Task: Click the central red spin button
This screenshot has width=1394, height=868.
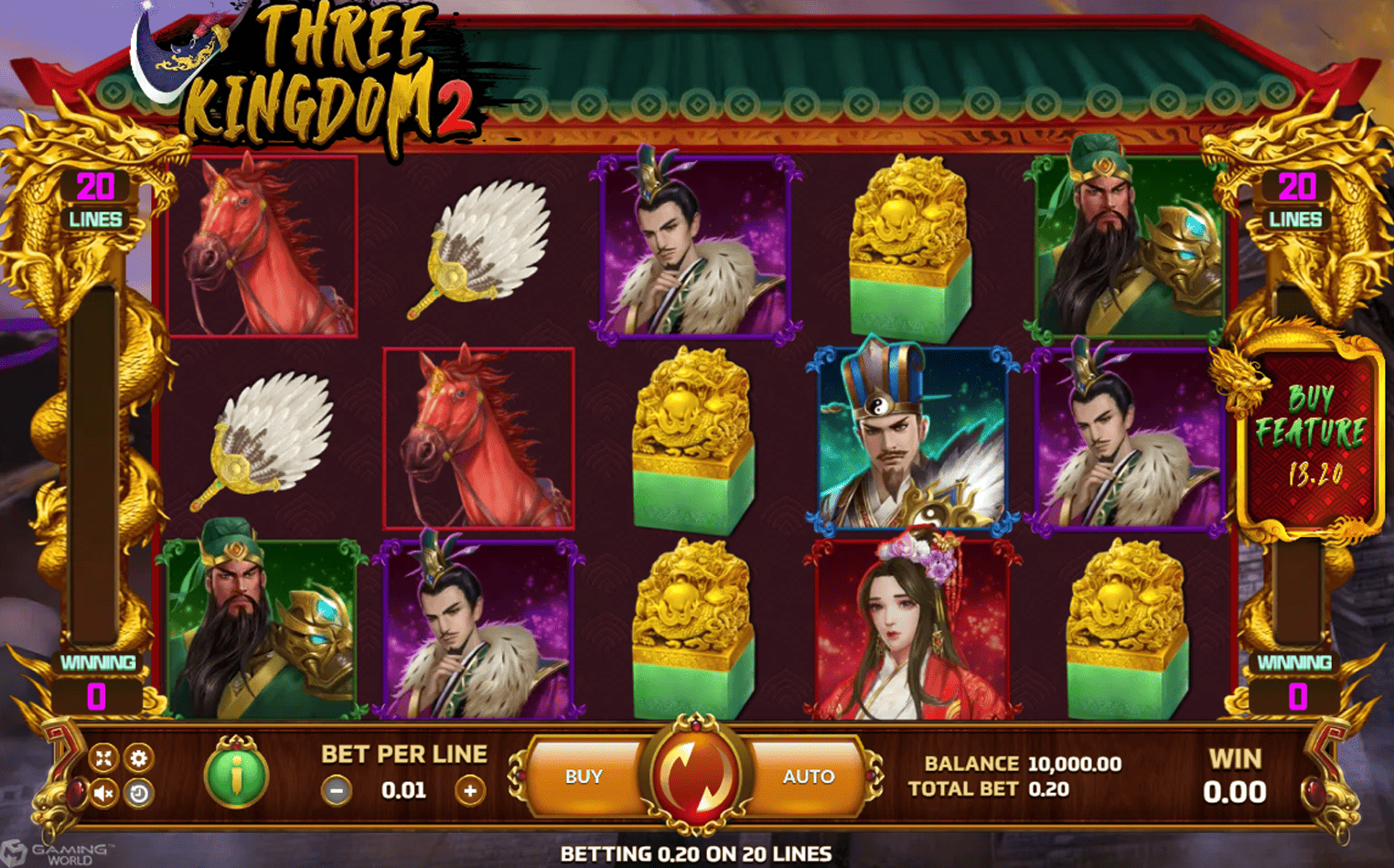Action: (x=697, y=776)
